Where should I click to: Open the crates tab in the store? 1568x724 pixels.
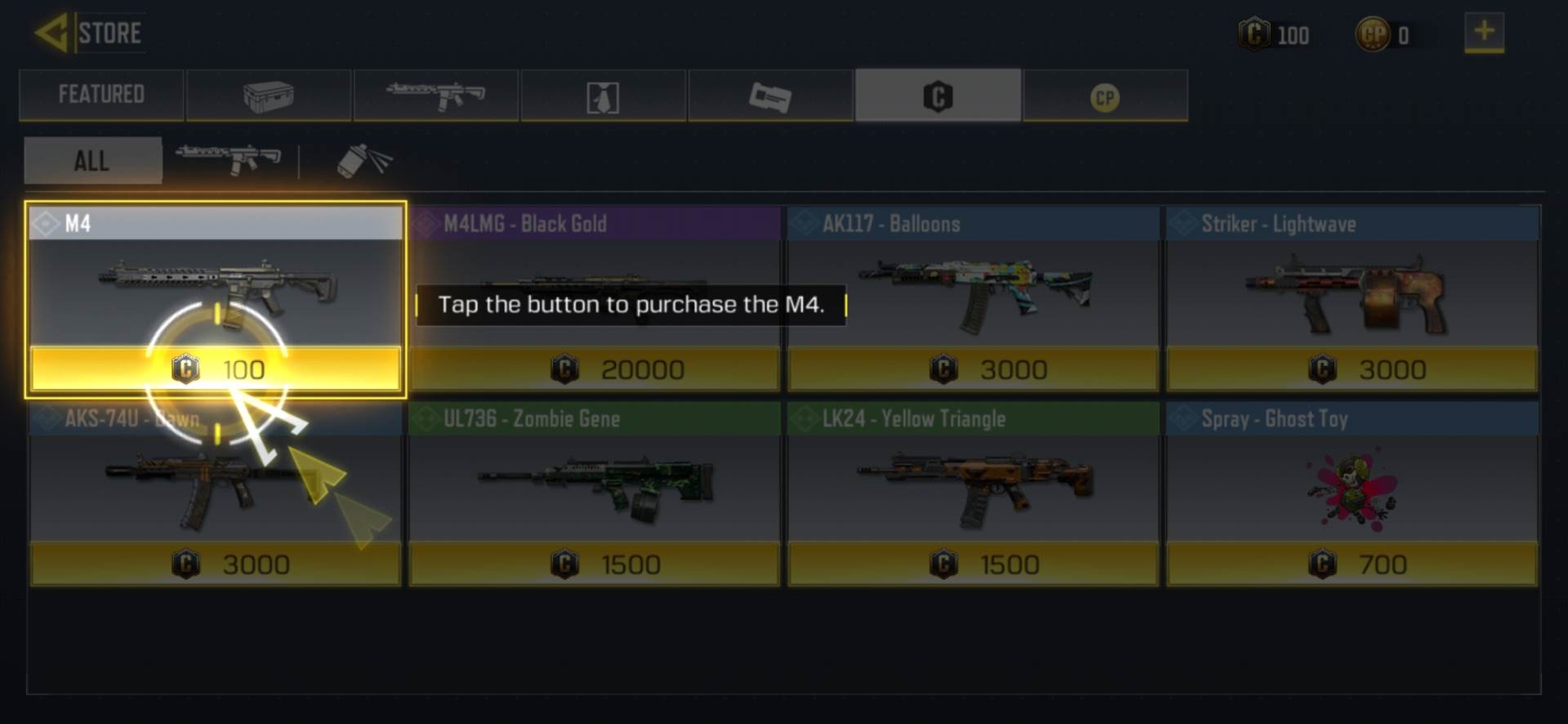coord(268,95)
